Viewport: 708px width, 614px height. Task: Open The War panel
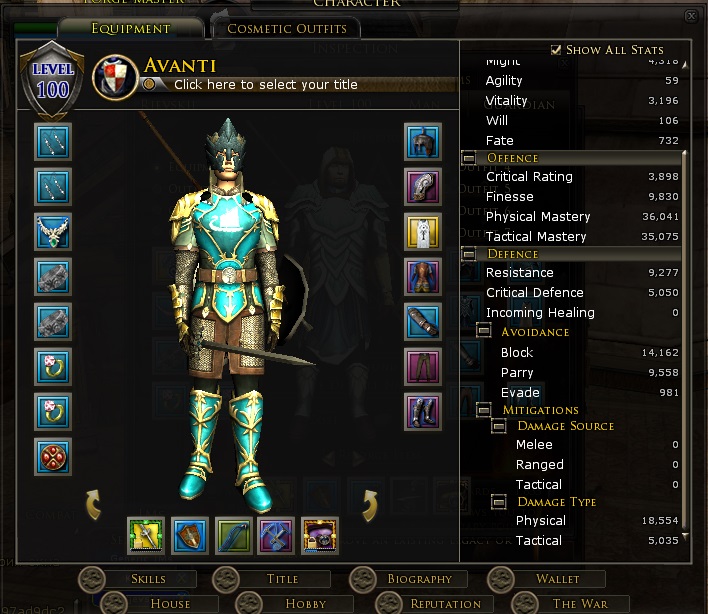(579, 603)
